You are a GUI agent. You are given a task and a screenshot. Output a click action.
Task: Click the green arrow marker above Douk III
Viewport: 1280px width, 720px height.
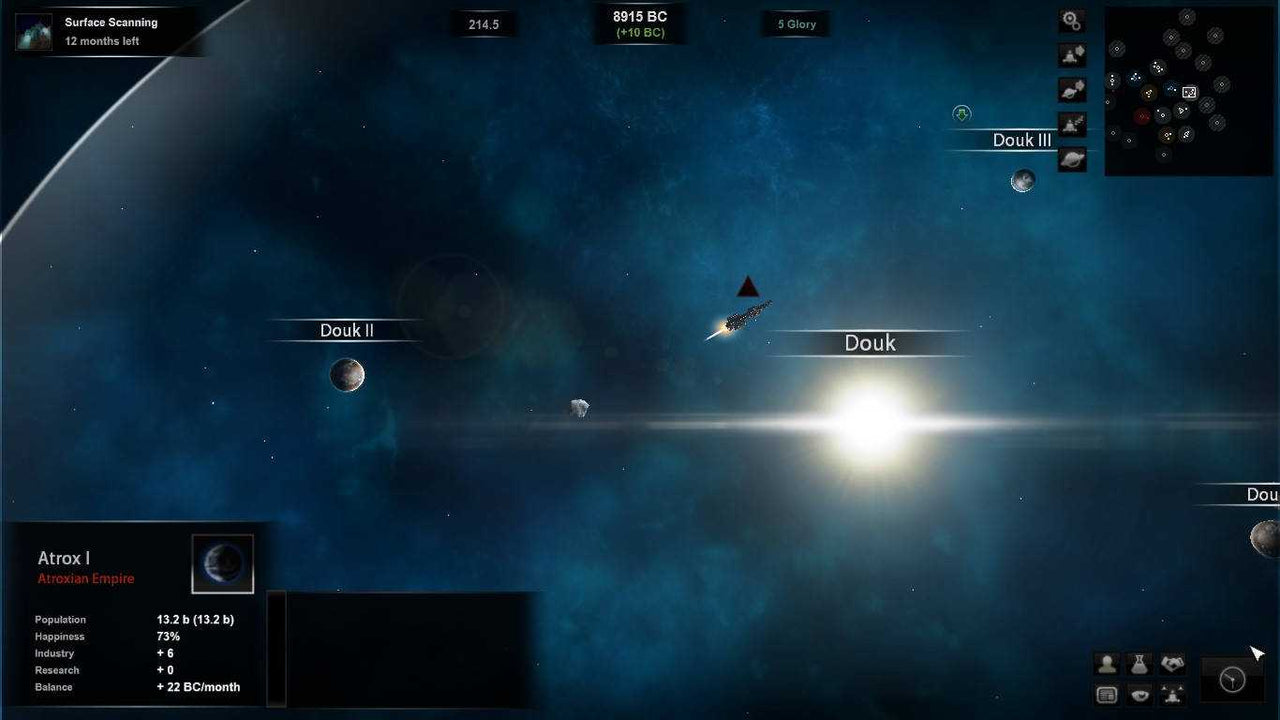pyautogui.click(x=961, y=113)
